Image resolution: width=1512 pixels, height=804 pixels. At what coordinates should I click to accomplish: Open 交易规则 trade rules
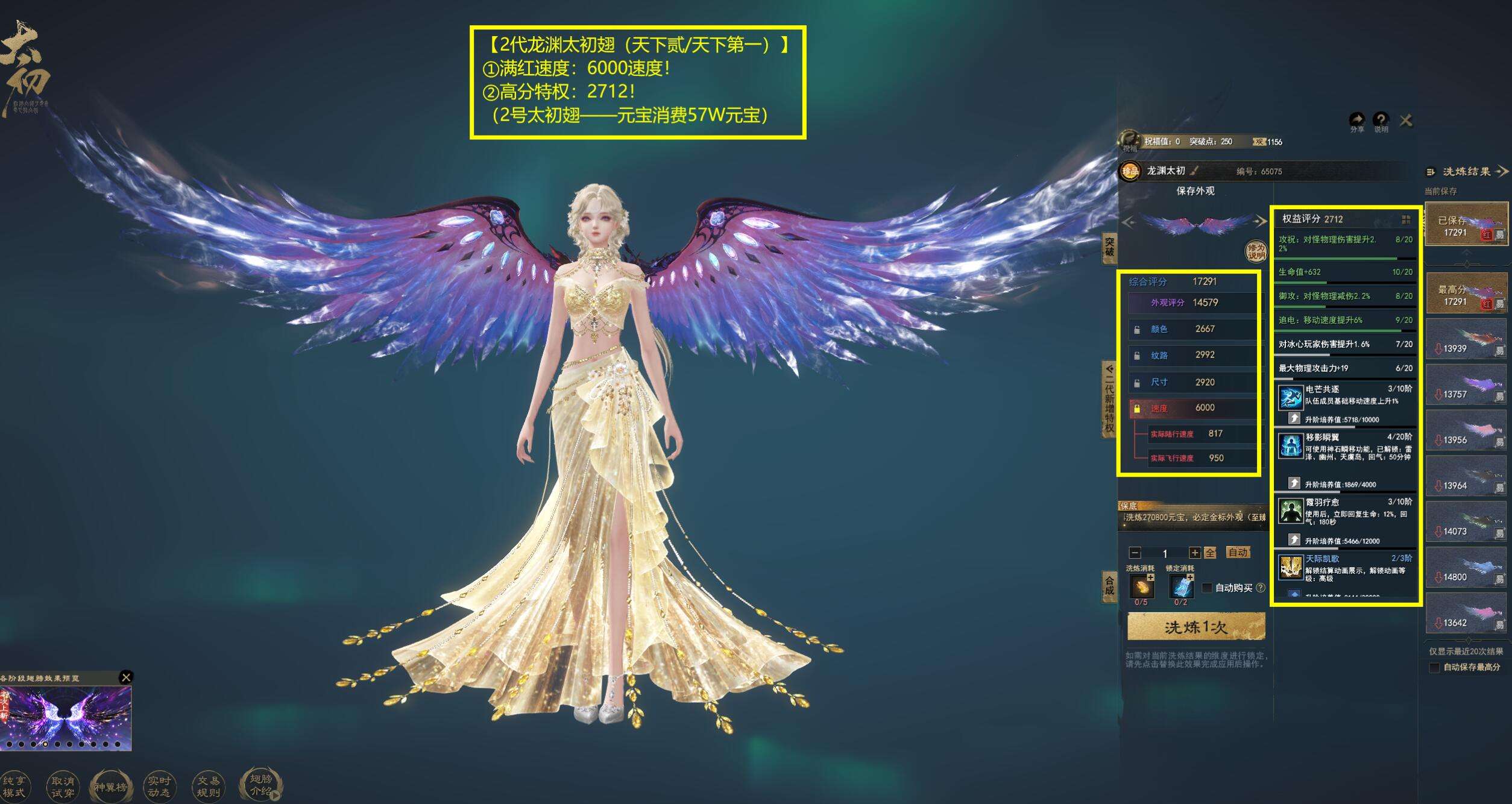pyautogui.click(x=209, y=787)
